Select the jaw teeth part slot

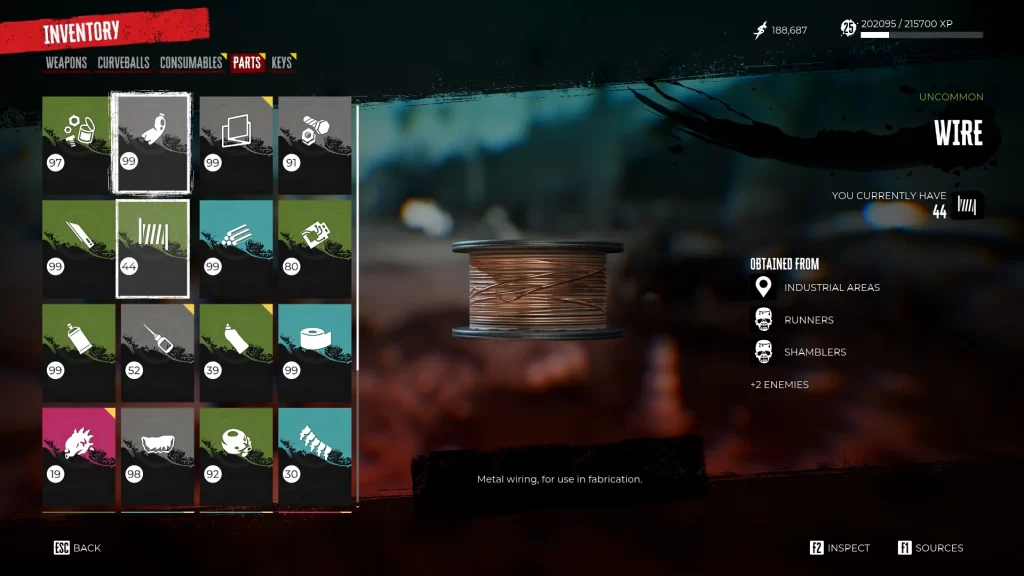(157, 456)
